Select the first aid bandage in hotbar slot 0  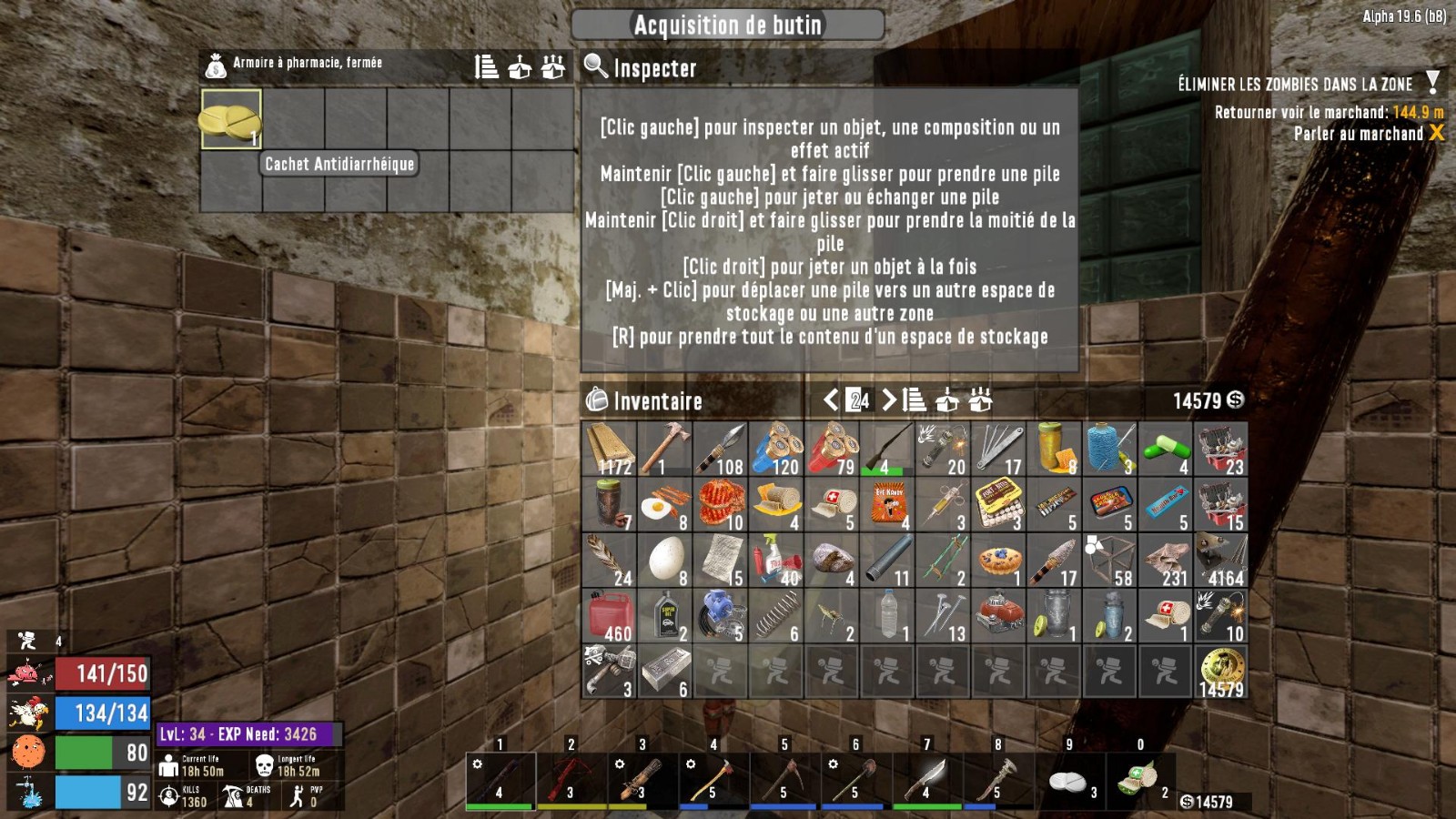tap(1141, 779)
